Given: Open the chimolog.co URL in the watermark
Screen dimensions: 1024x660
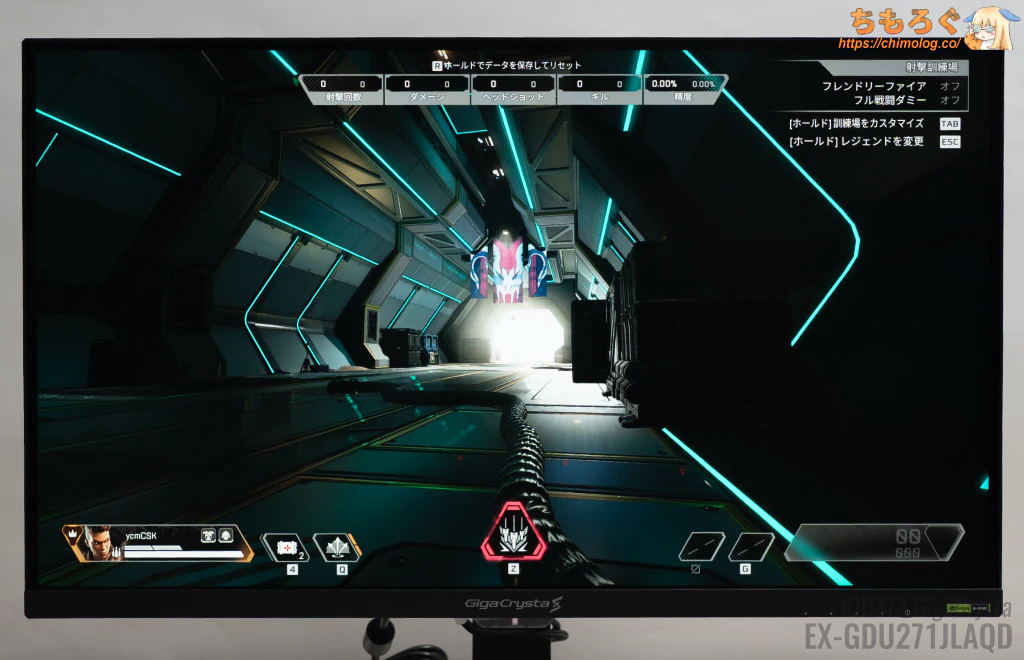Looking at the screenshot, I should coord(899,44).
